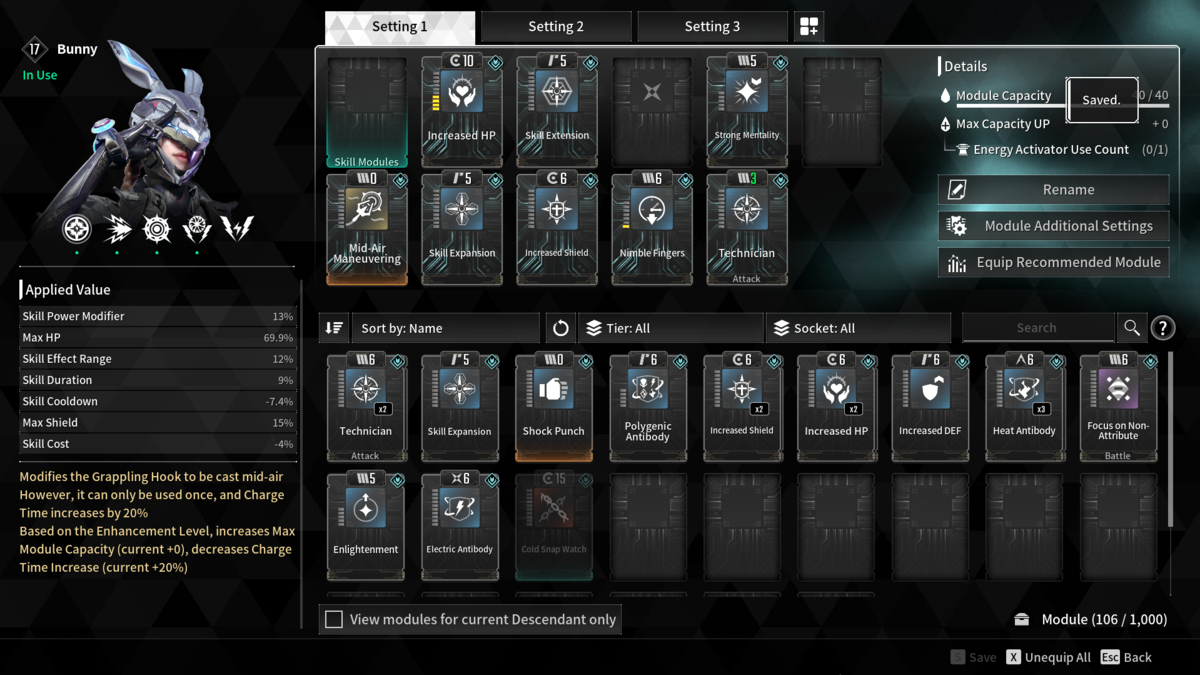Image resolution: width=1200 pixels, height=675 pixels.
Task: Select the equipped Nimble Fingers module
Action: (x=652, y=228)
